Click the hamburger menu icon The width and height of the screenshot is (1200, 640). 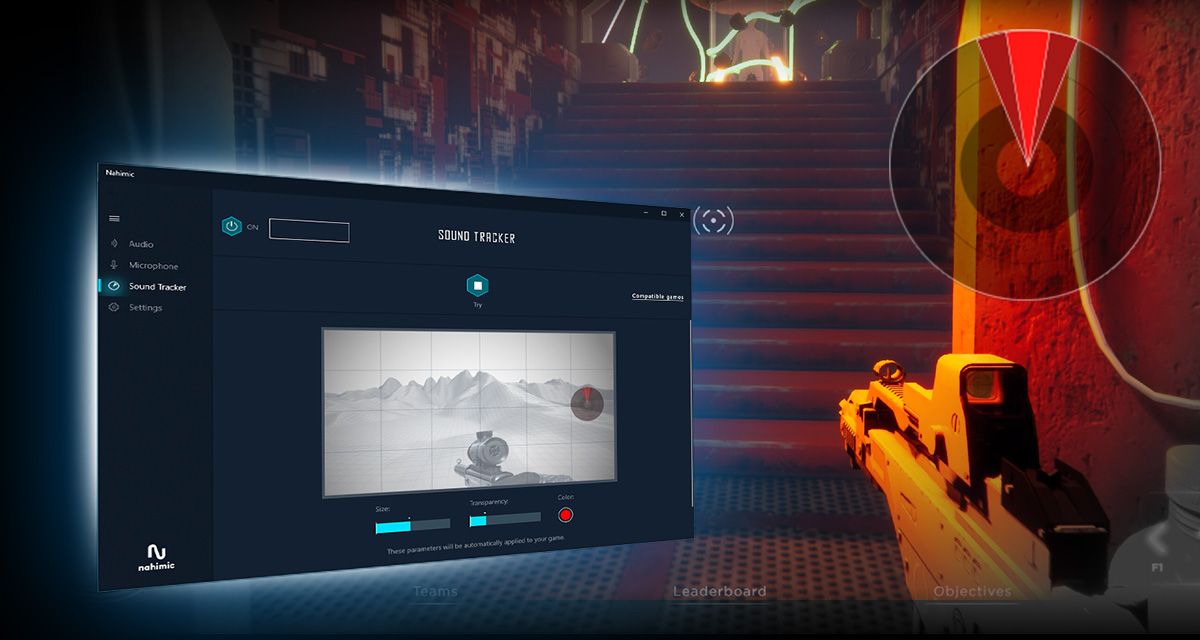[114, 218]
